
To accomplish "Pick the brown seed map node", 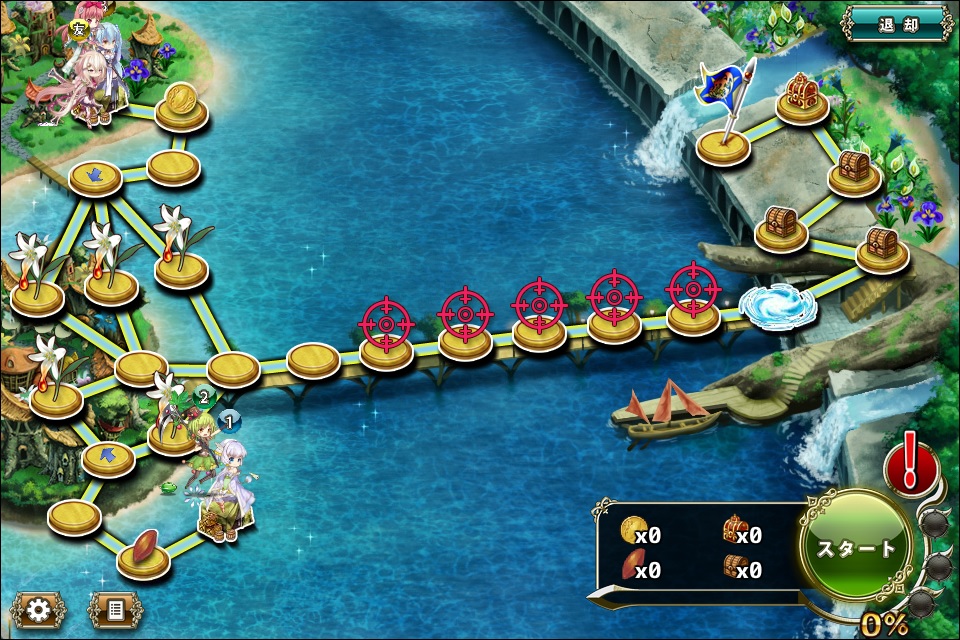I will [143, 554].
